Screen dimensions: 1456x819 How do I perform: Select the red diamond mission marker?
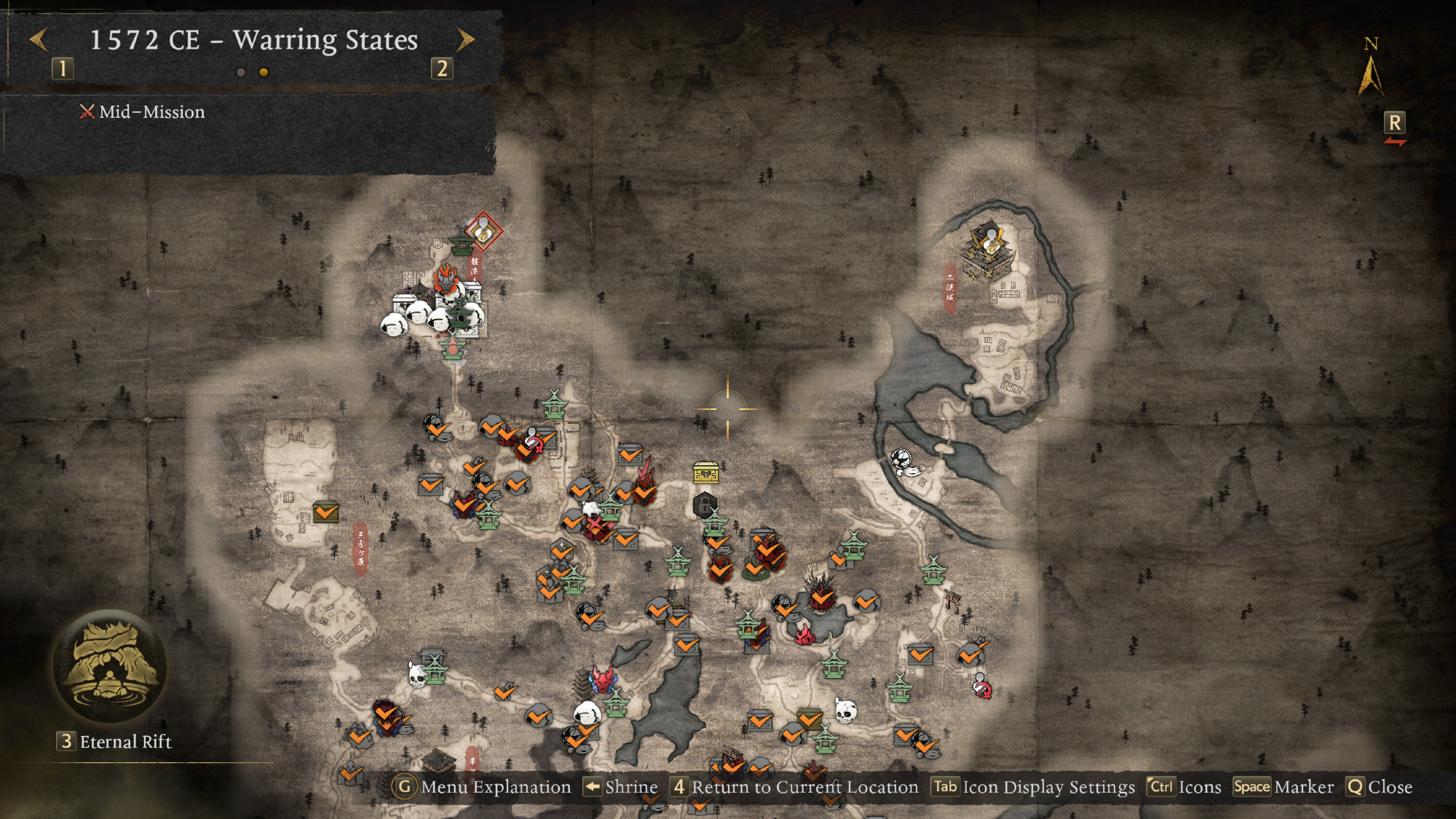pyautogui.click(x=483, y=232)
